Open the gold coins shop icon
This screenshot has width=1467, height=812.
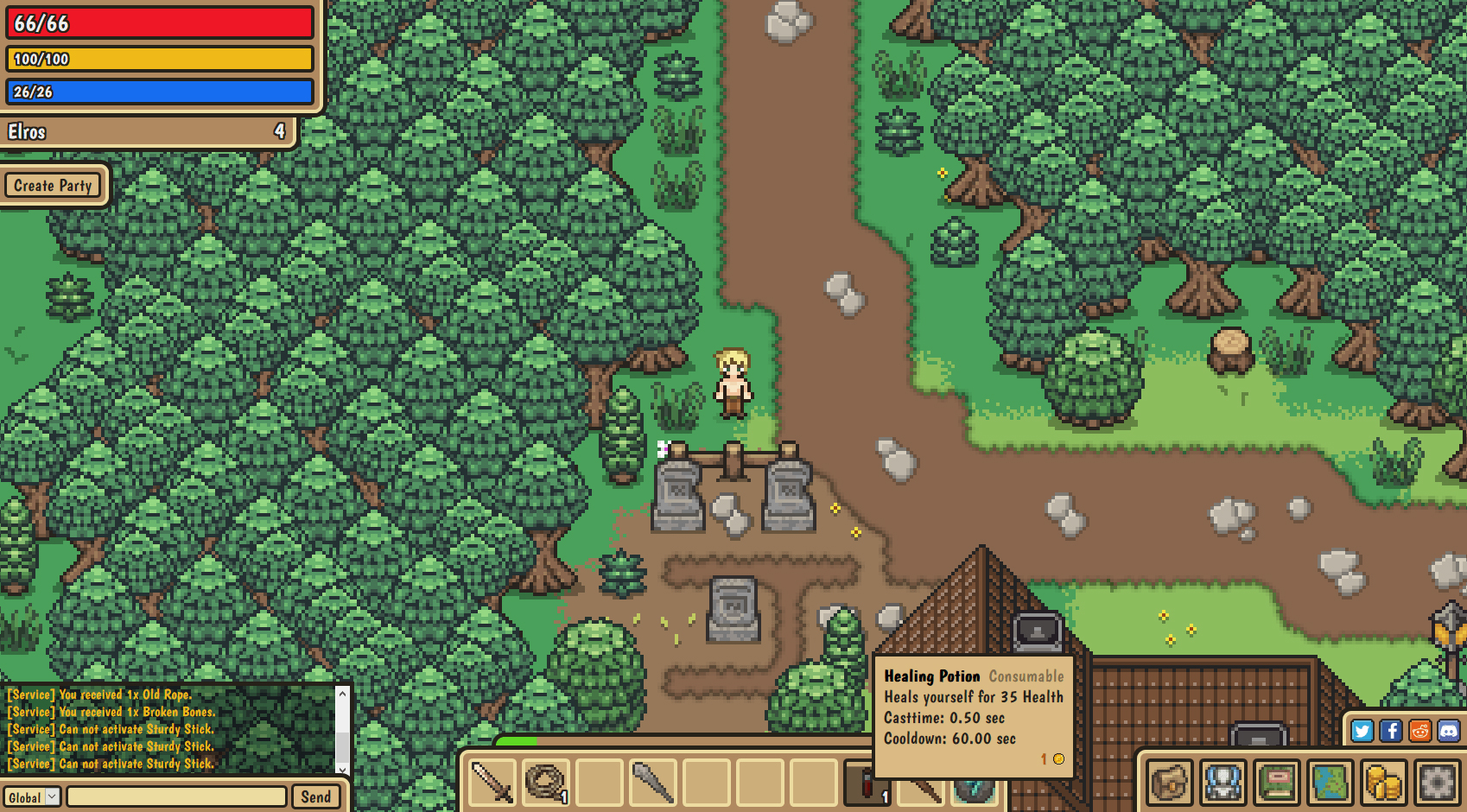click(1383, 783)
